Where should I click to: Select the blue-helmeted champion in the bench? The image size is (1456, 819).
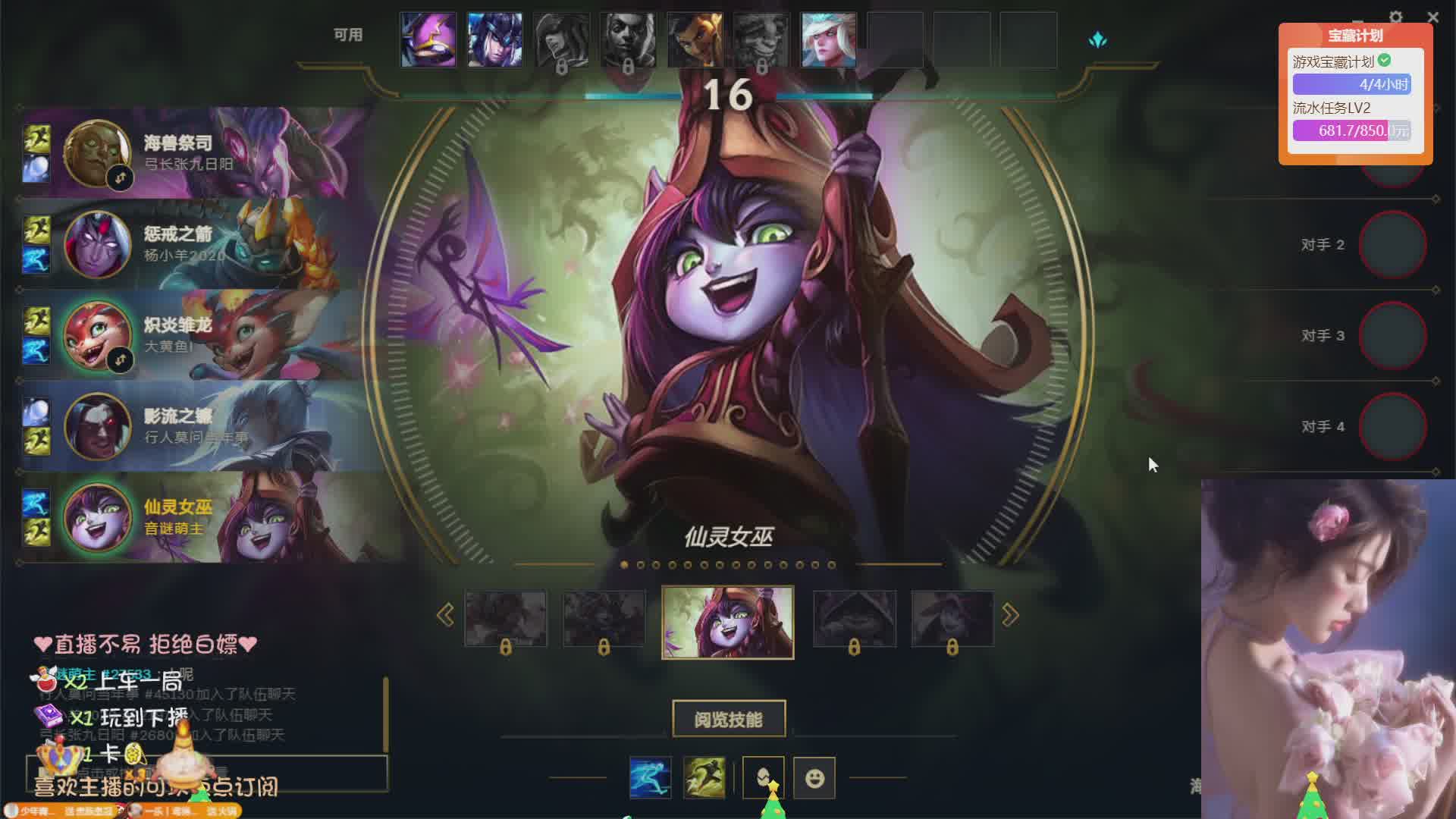[x=494, y=40]
